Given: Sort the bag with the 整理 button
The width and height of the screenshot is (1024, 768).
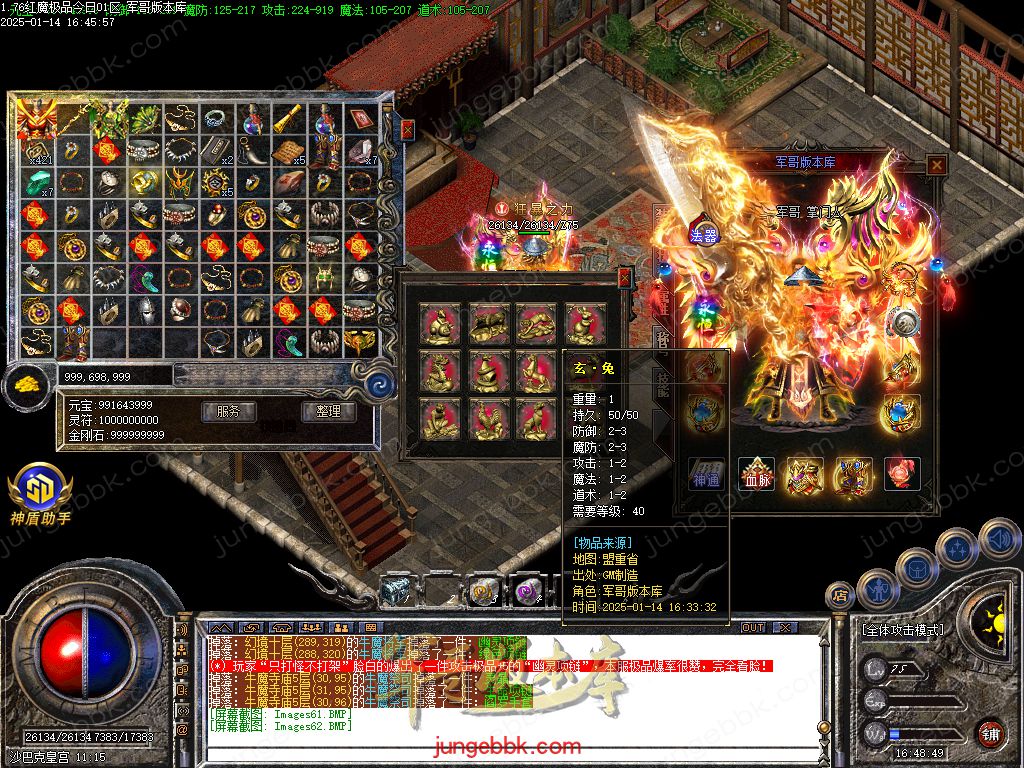Looking at the screenshot, I should click(328, 411).
